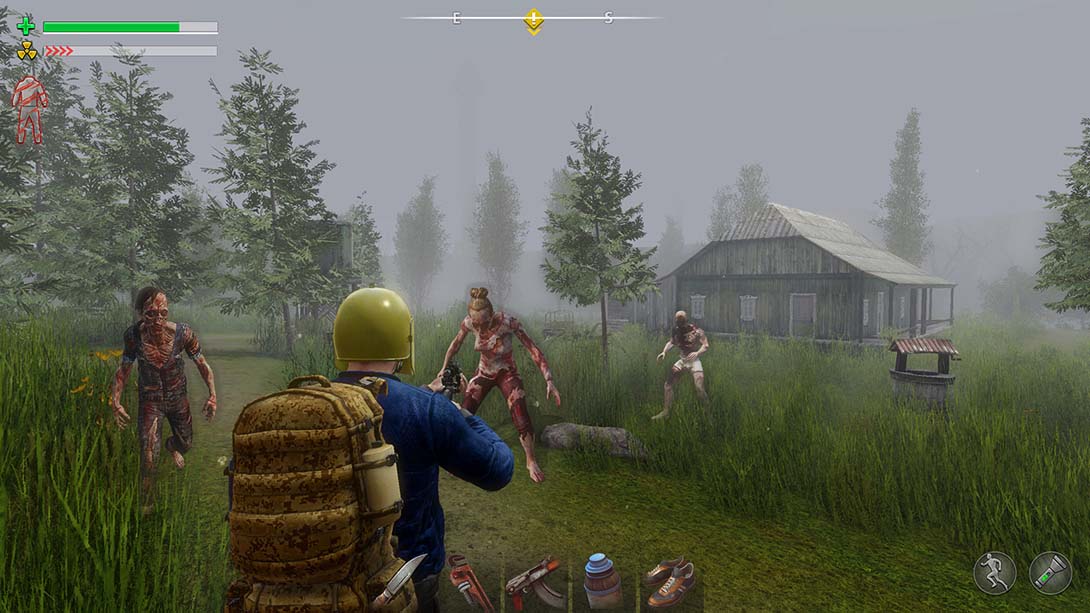Turn on the flashlight button
Viewport: 1090px width, 613px height.
(x=1050, y=573)
